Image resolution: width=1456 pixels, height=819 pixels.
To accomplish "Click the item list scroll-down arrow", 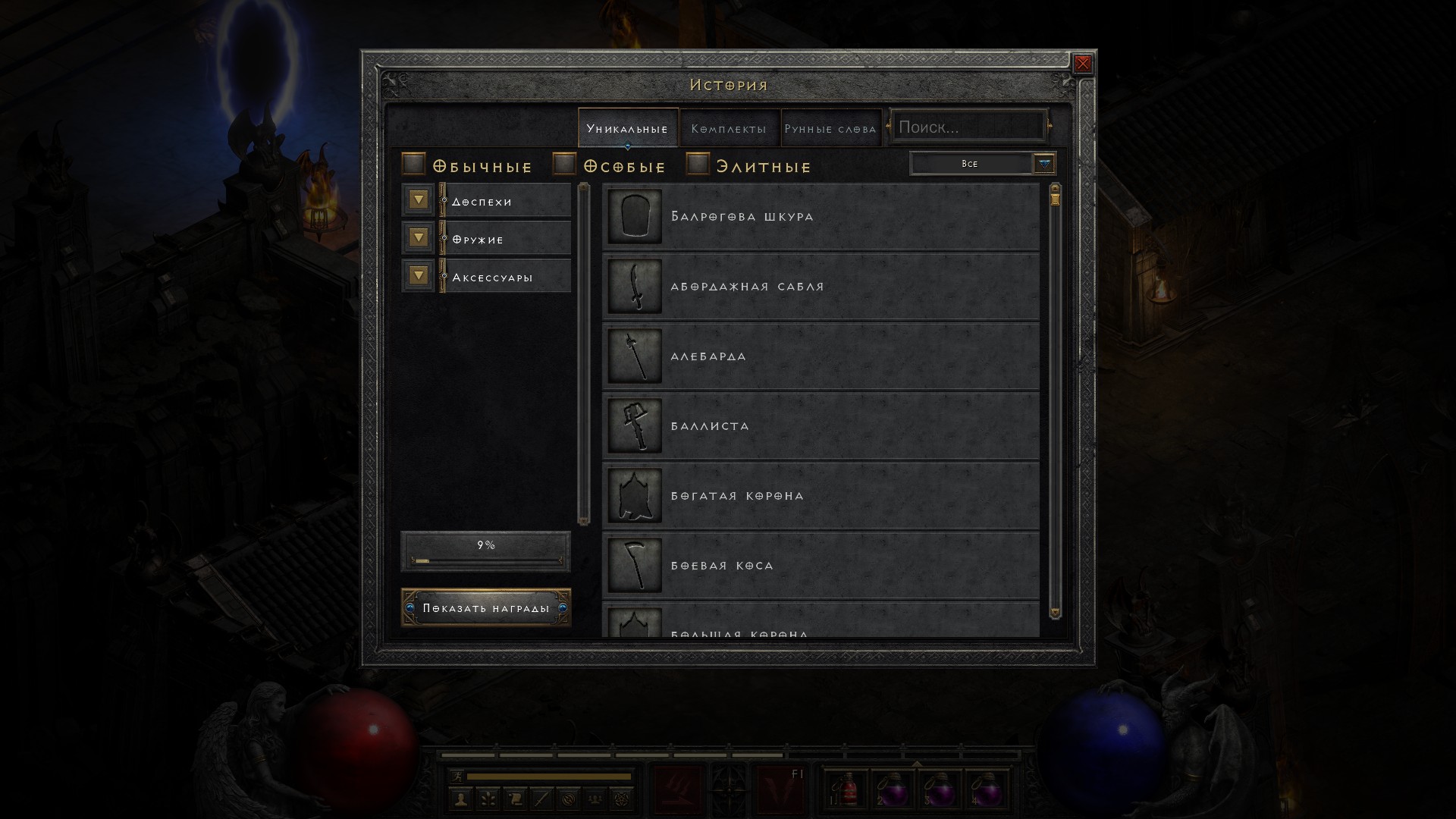I will [x=1055, y=612].
